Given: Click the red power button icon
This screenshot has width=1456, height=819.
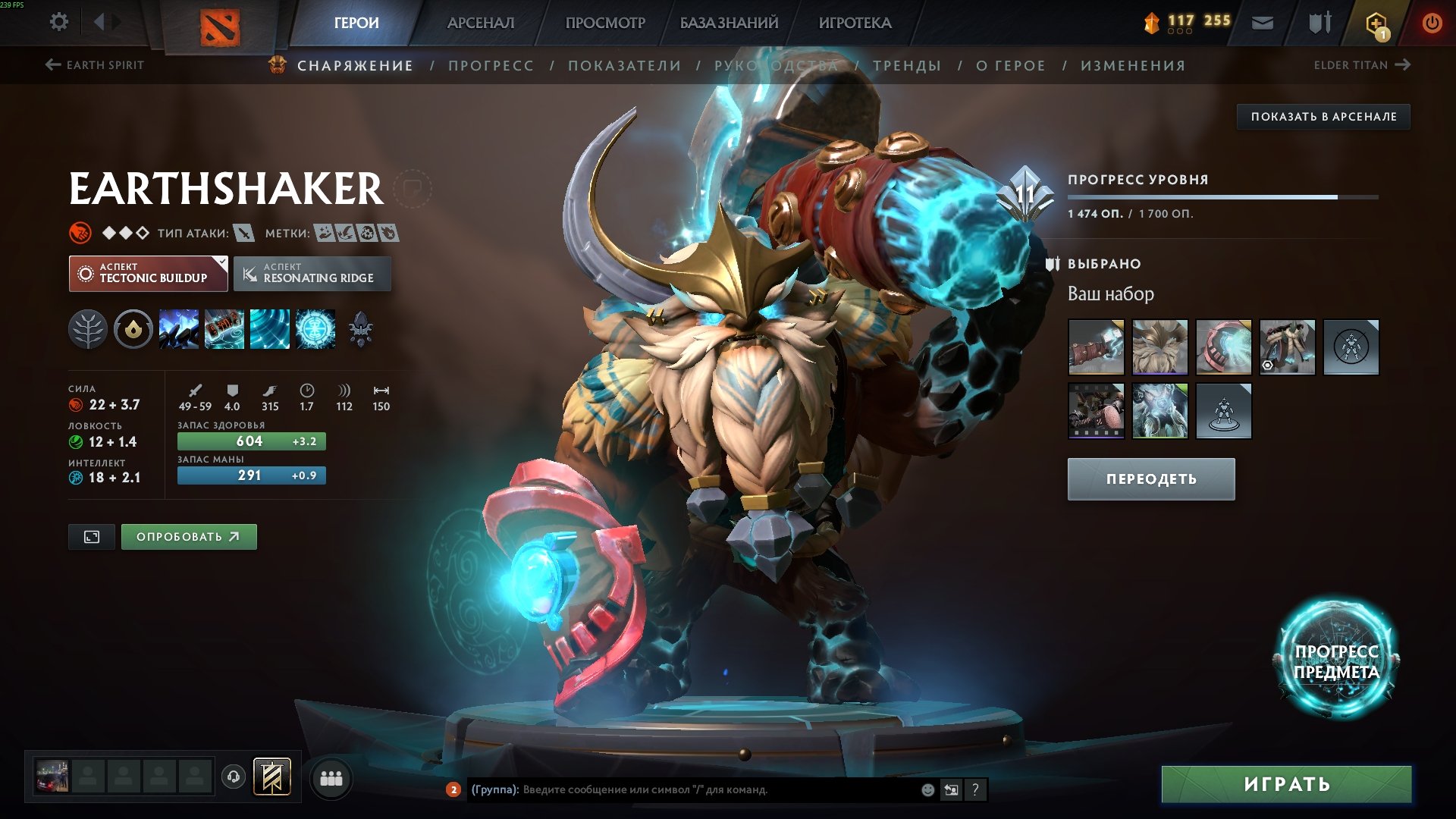Looking at the screenshot, I should (1433, 21).
